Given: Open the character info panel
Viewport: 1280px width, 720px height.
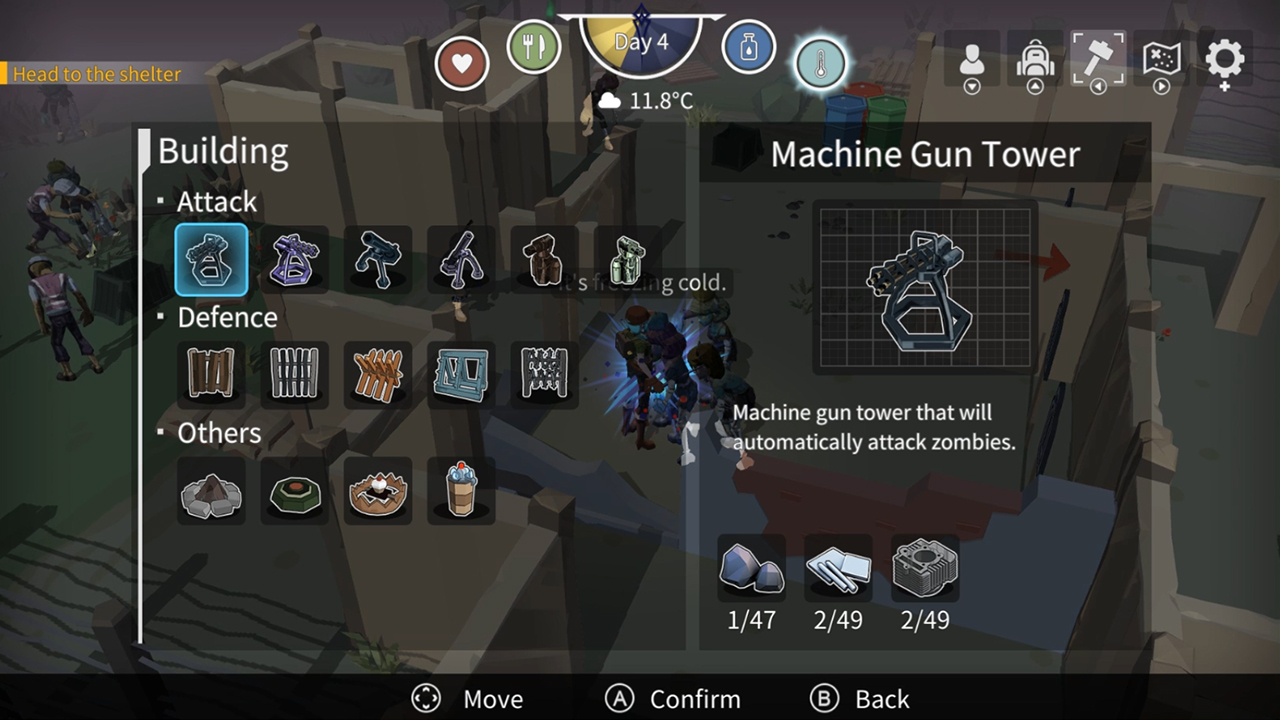Looking at the screenshot, I should [x=971, y=61].
